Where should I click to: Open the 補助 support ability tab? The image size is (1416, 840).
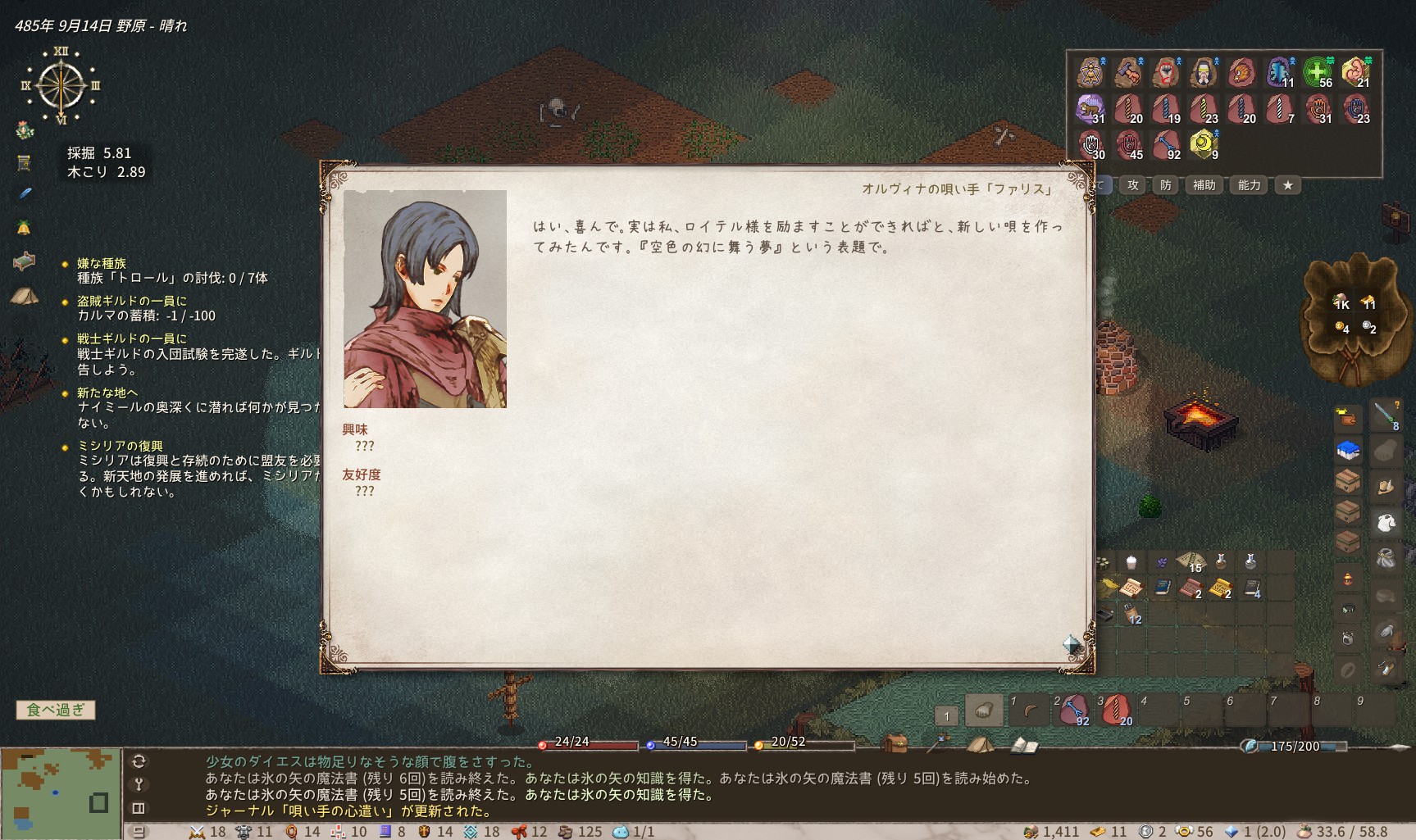(1204, 185)
